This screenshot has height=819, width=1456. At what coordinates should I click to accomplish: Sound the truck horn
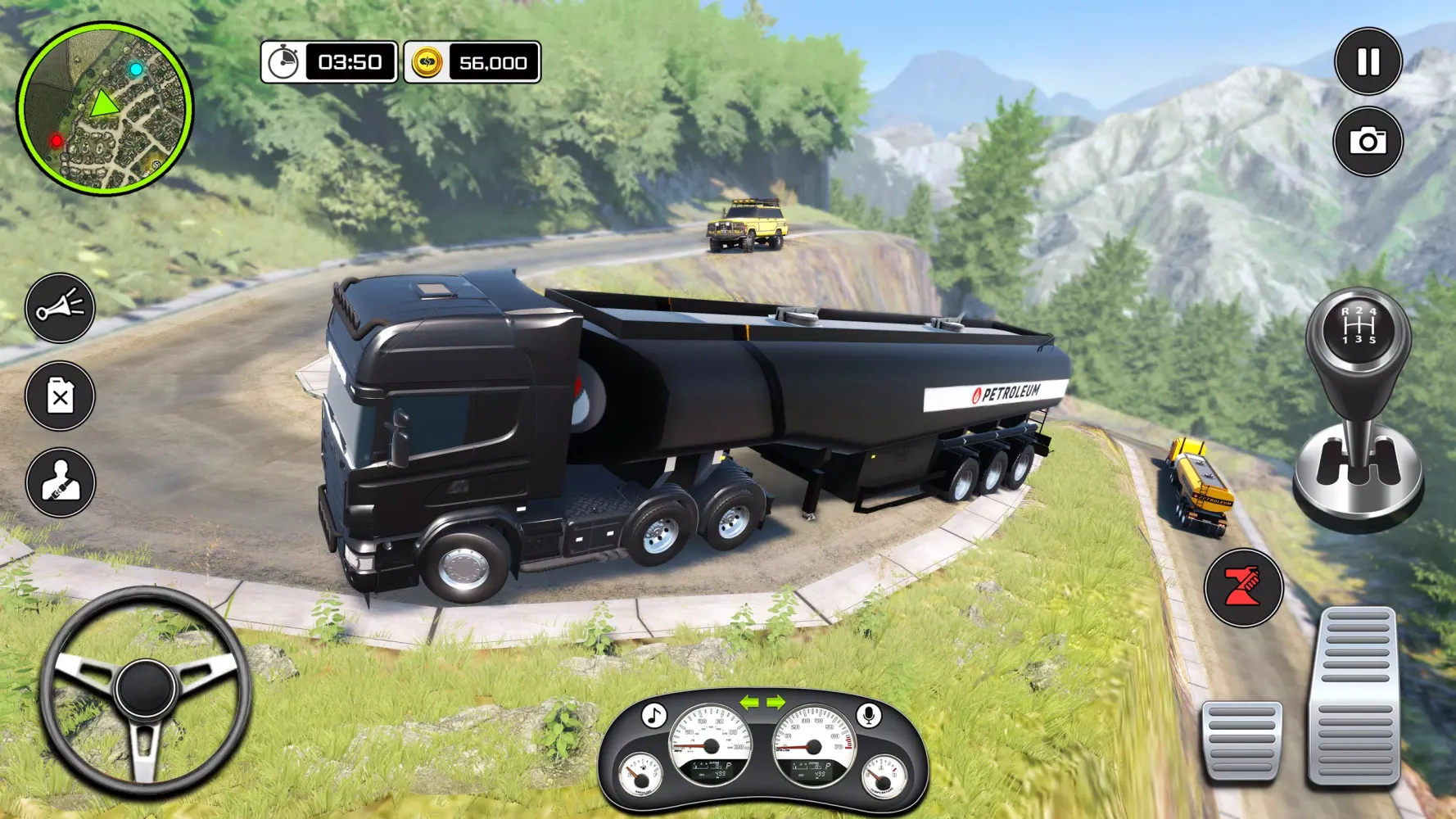coord(60,308)
